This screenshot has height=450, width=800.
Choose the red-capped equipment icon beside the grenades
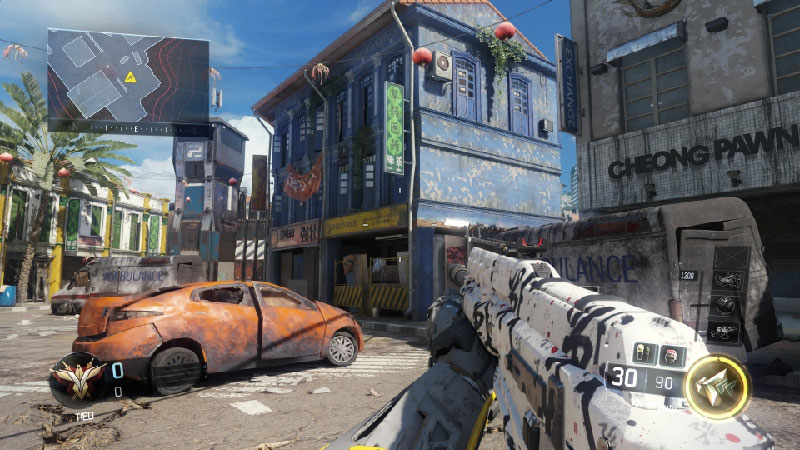[669, 354]
